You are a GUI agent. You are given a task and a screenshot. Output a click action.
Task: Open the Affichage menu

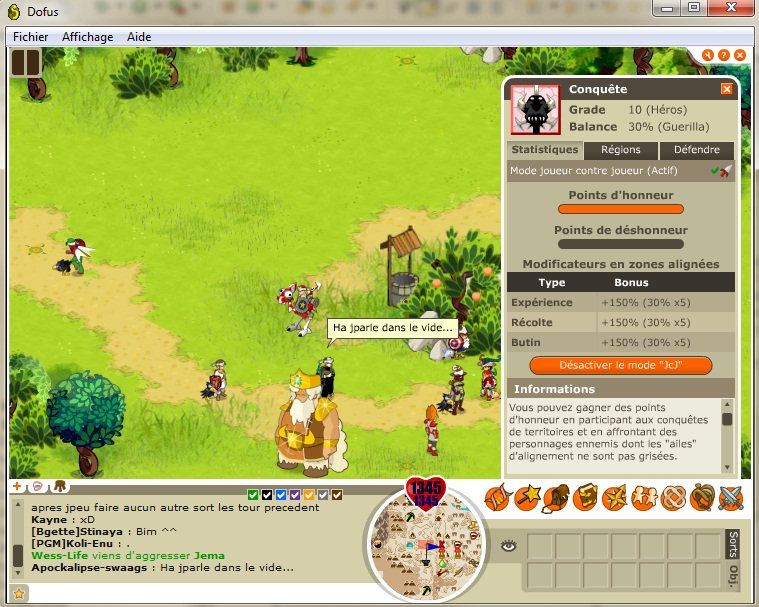click(87, 37)
